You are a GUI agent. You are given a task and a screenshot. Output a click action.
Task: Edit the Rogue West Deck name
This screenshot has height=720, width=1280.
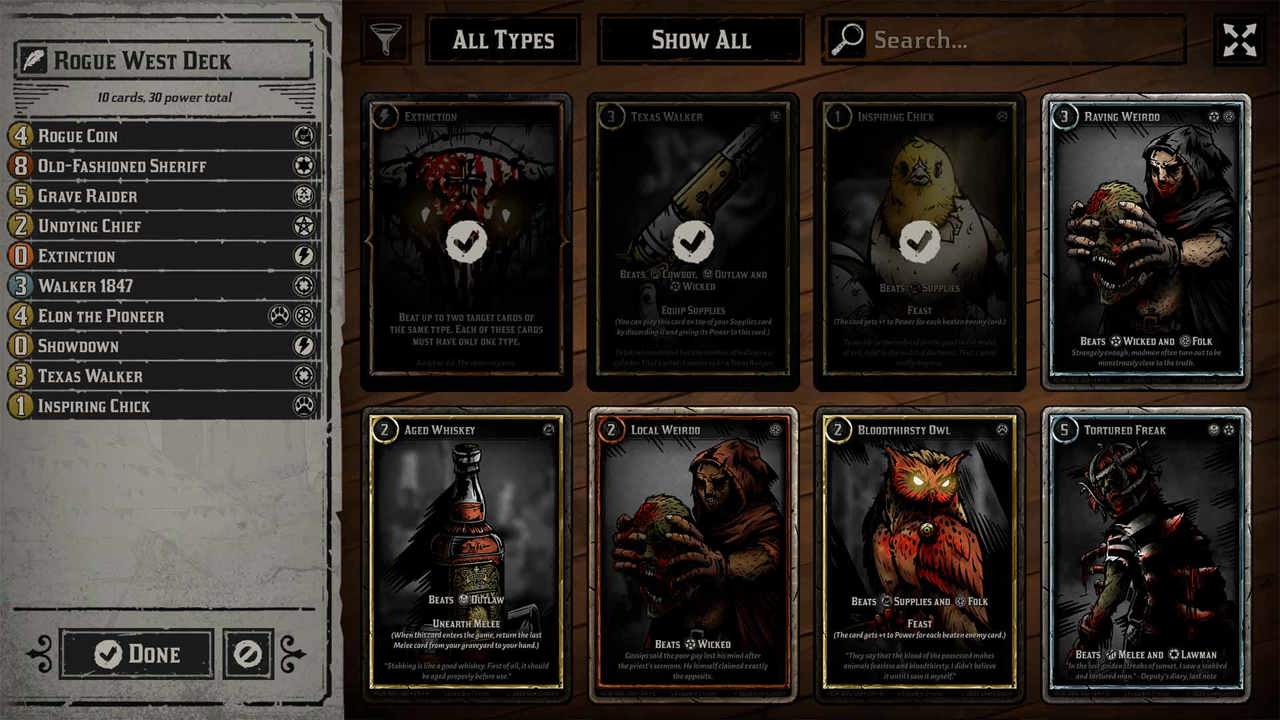click(x=163, y=60)
